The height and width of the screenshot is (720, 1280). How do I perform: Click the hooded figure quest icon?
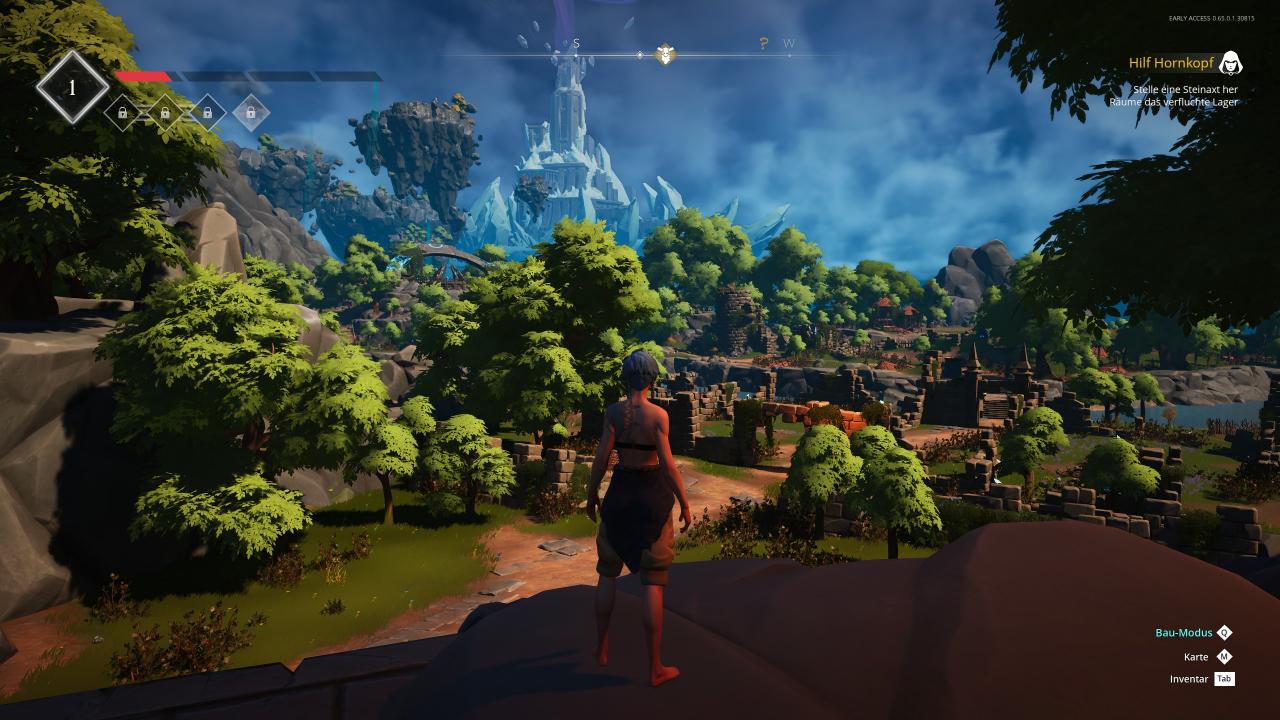[1231, 63]
